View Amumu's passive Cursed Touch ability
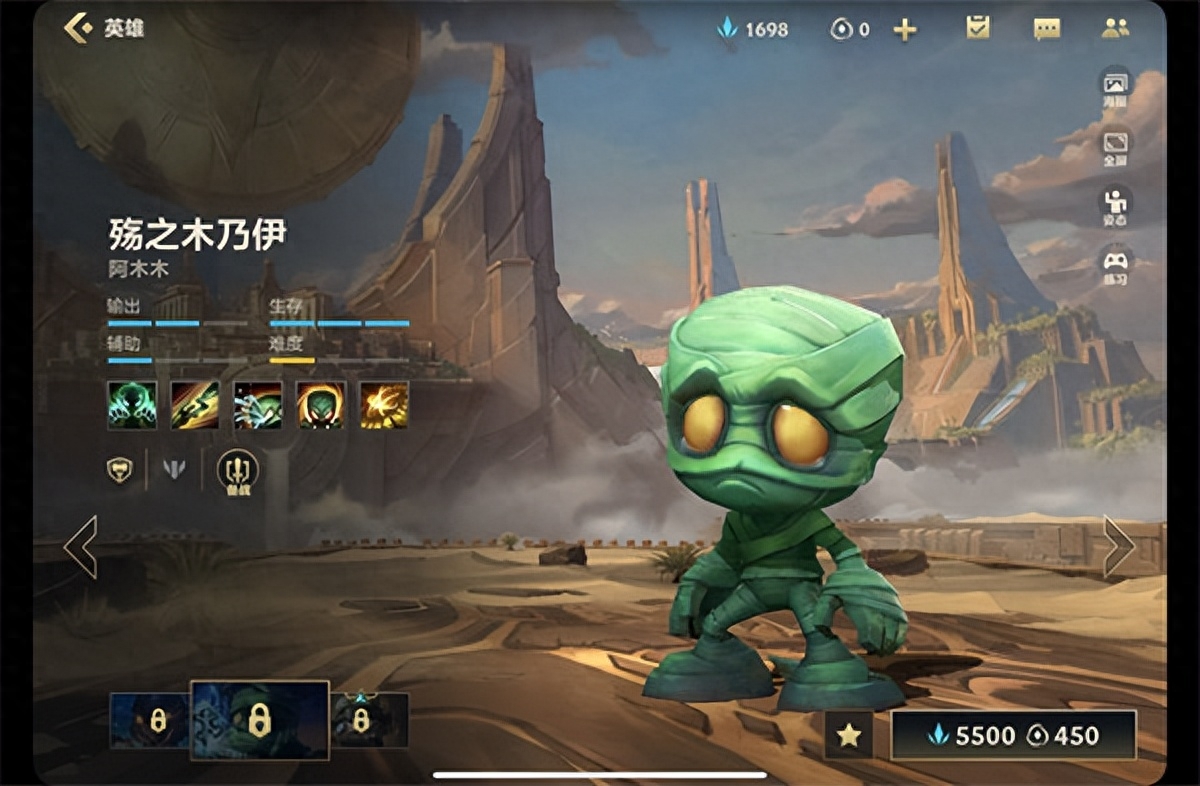 point(132,405)
